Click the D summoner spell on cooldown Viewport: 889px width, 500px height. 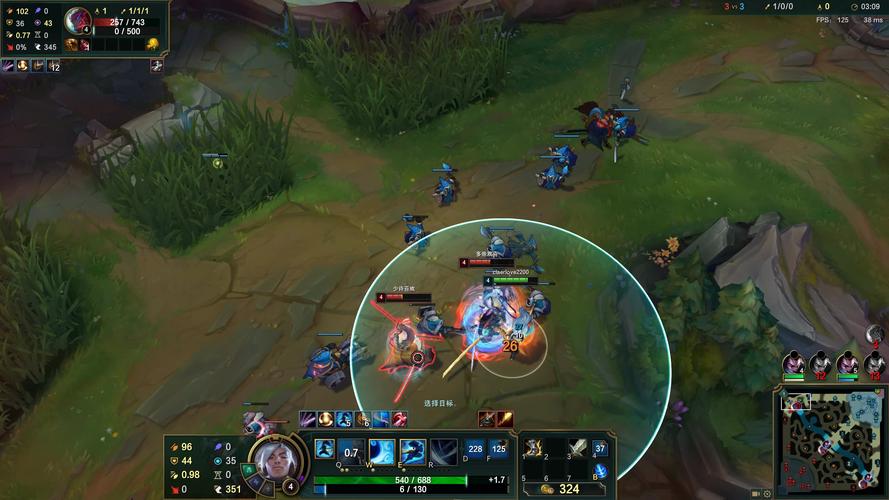point(474,450)
